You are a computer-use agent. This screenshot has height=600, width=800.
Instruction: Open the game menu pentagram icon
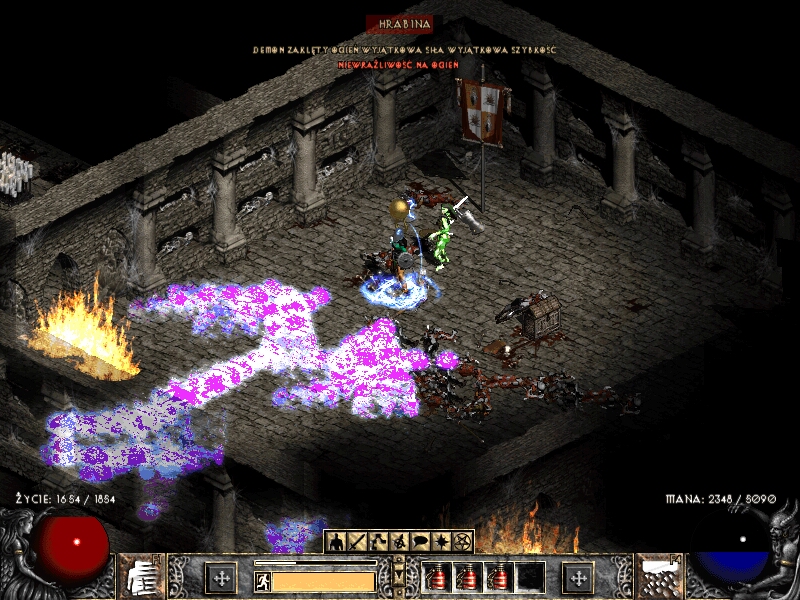click(462, 542)
